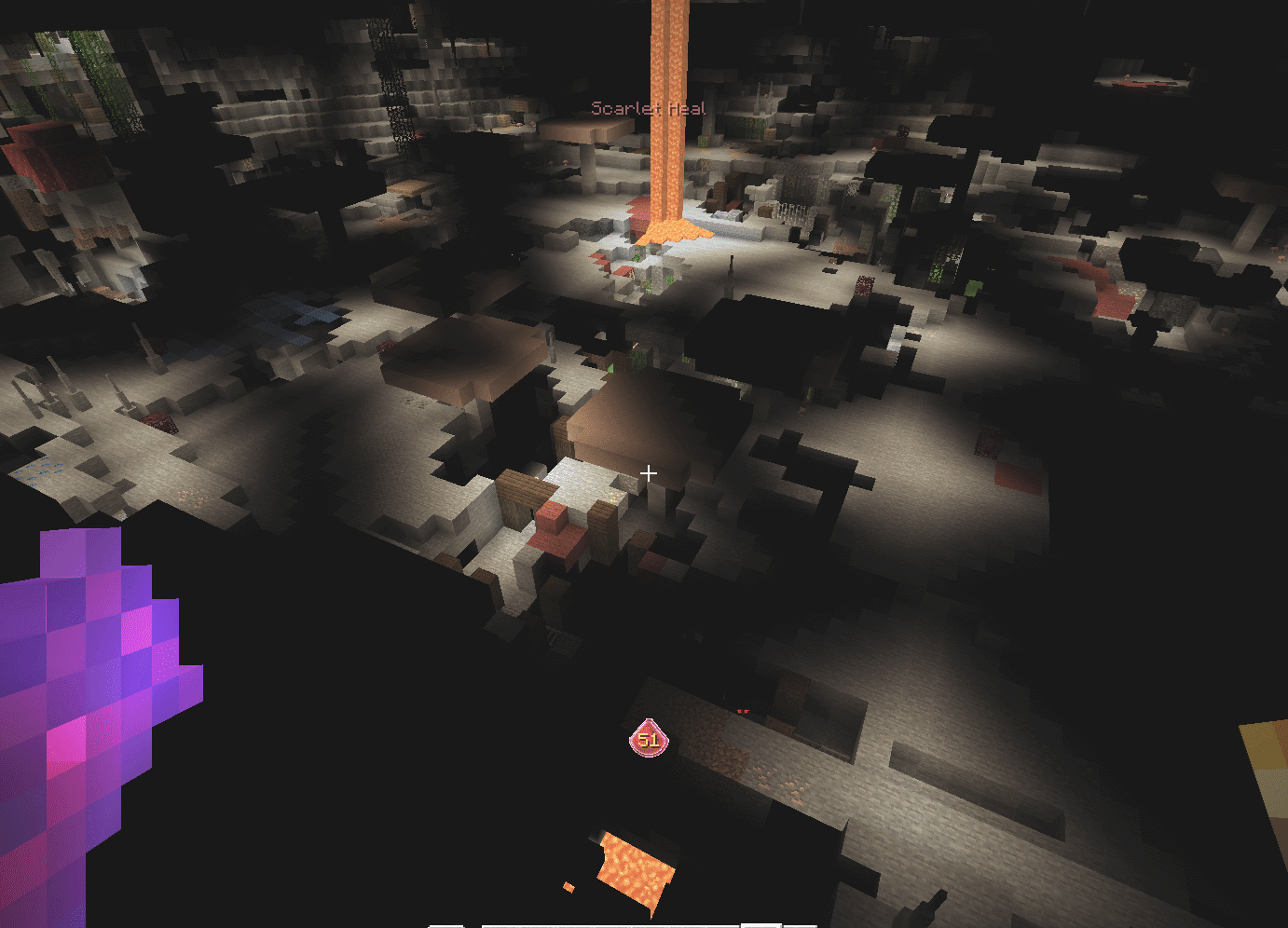Click the Scarlet Heal nametag
Viewport: 1288px width, 928px height.
click(x=648, y=108)
